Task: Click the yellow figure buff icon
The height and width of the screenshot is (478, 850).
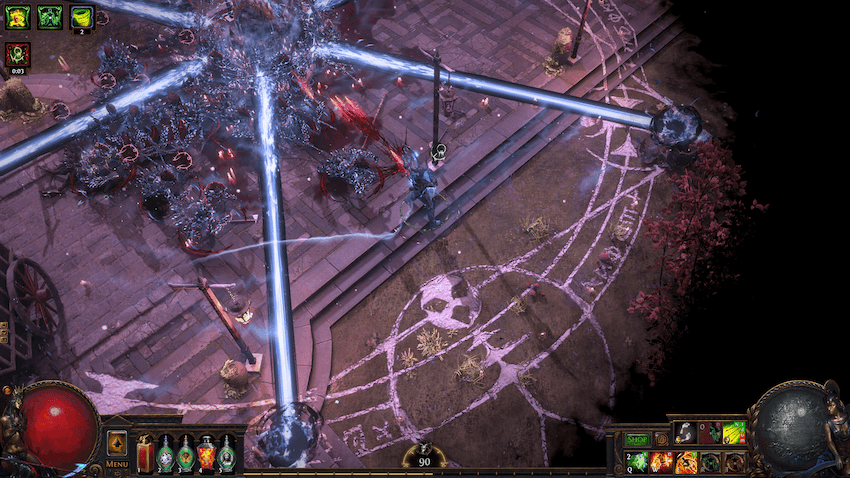Action: click(18, 16)
